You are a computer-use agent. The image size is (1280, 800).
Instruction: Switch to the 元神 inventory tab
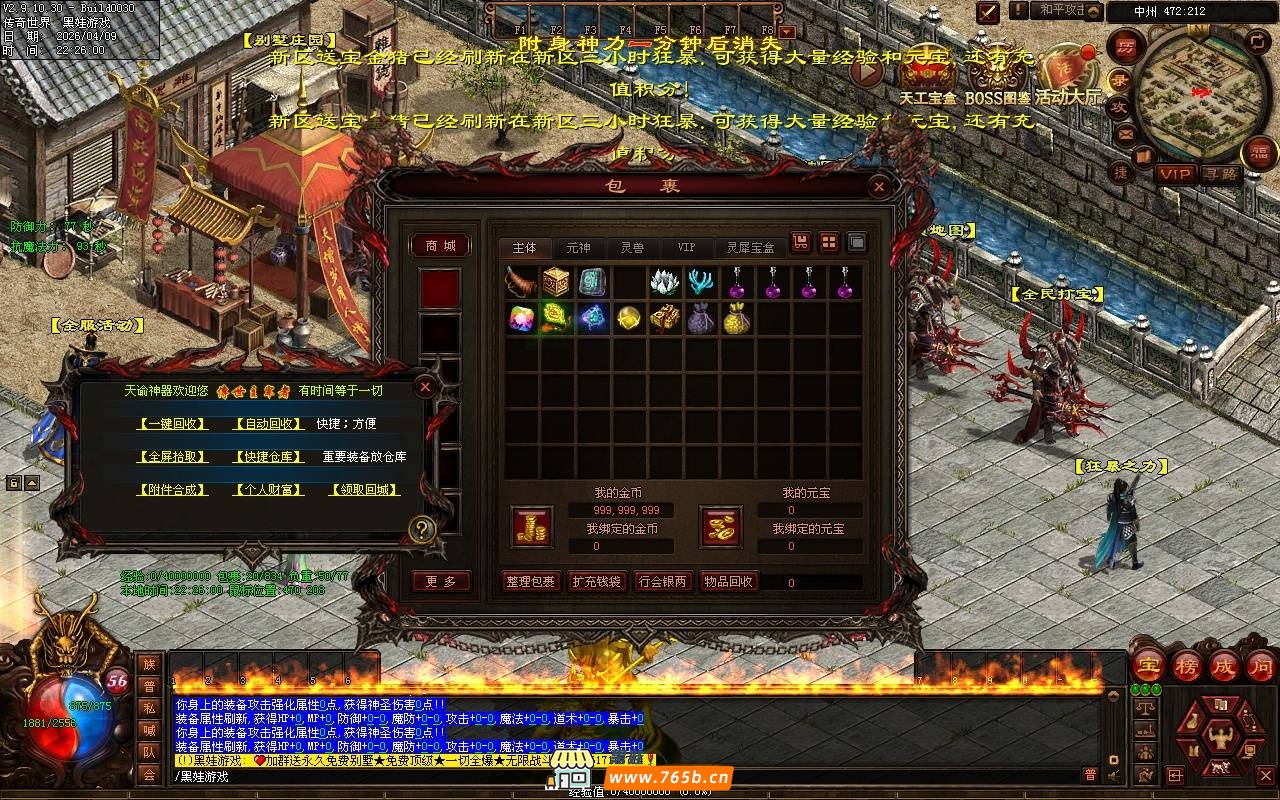tap(578, 247)
